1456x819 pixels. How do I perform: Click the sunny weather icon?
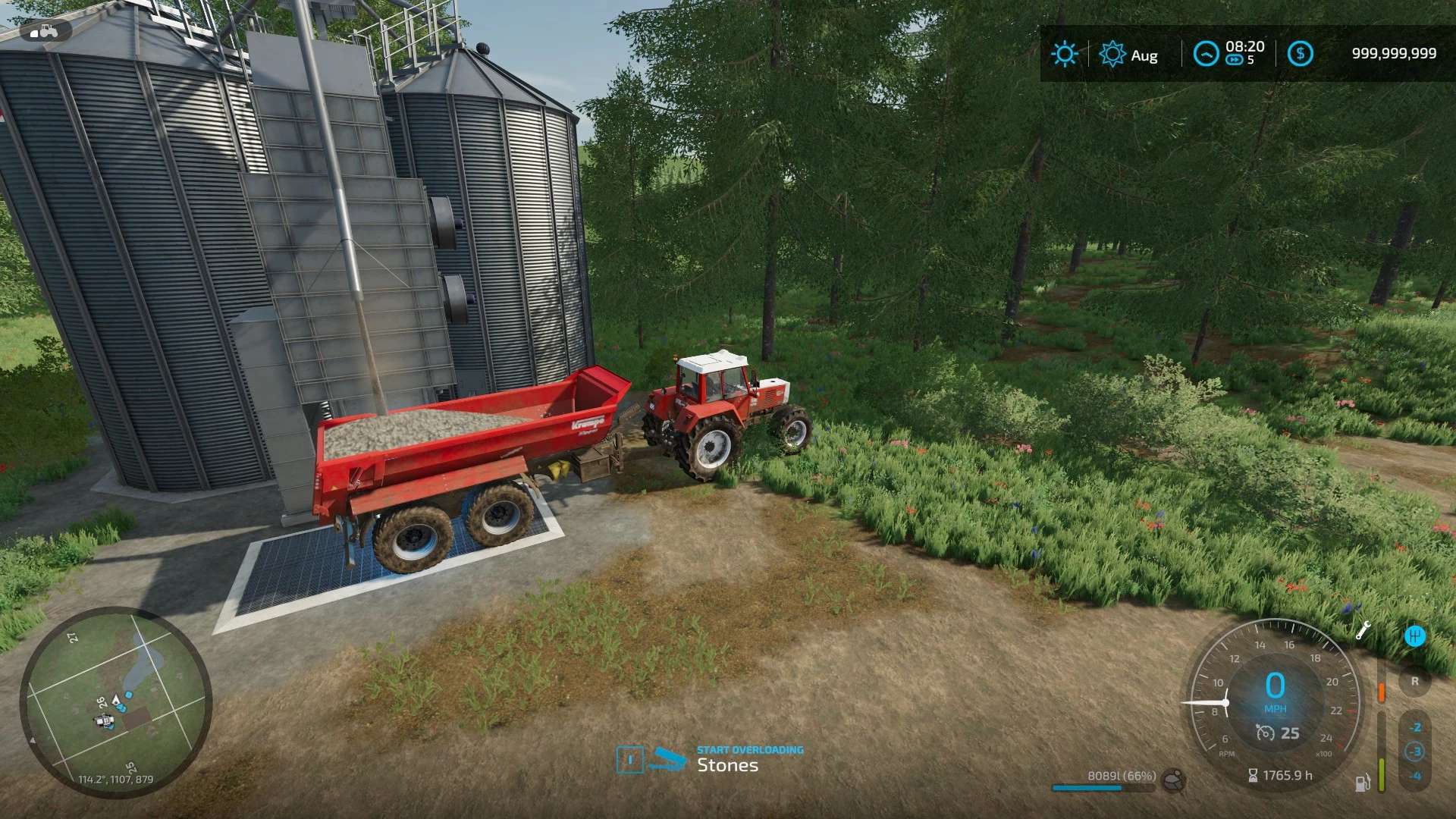coord(1064,54)
